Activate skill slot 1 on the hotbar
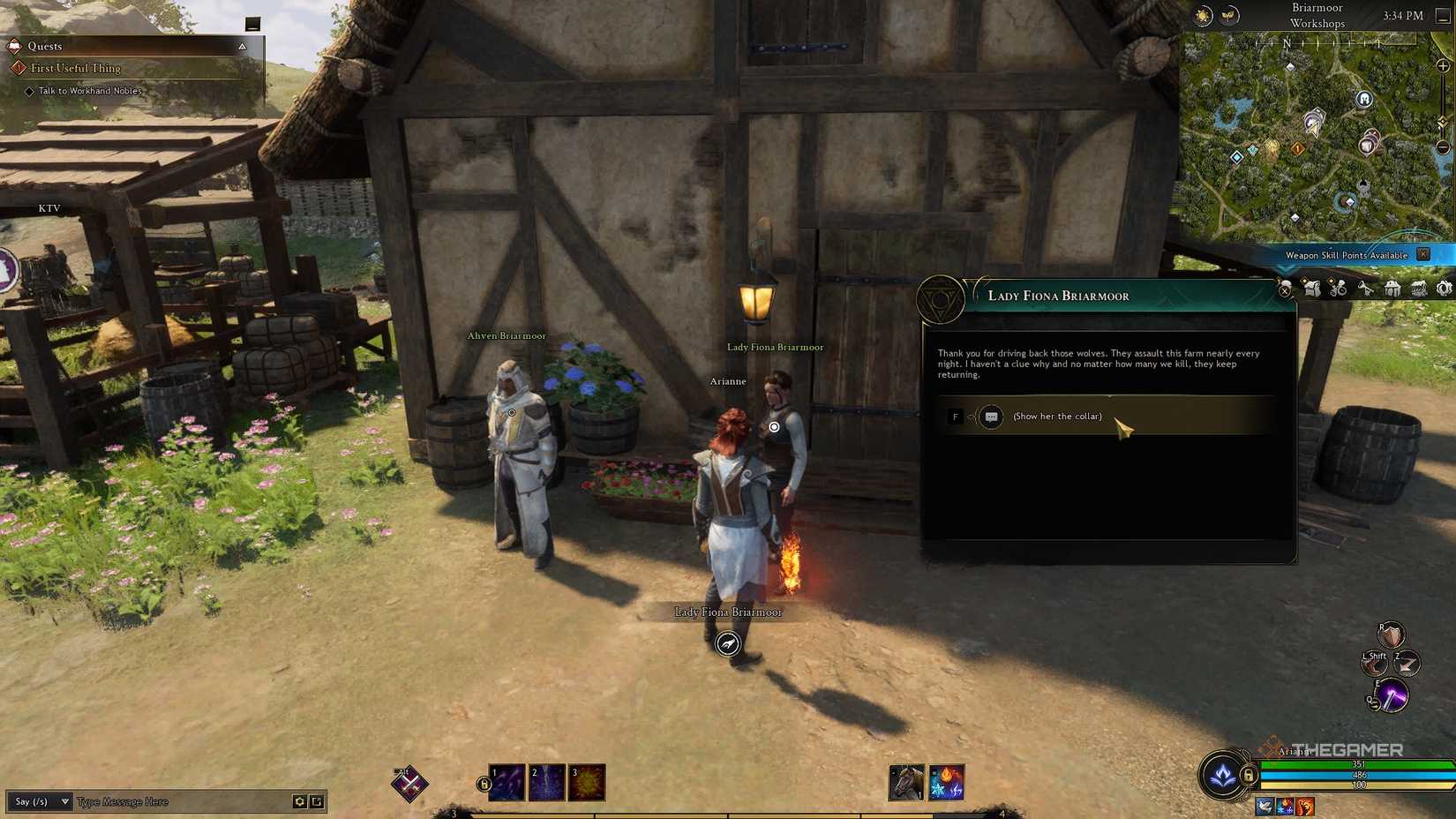1456x819 pixels. point(507,780)
